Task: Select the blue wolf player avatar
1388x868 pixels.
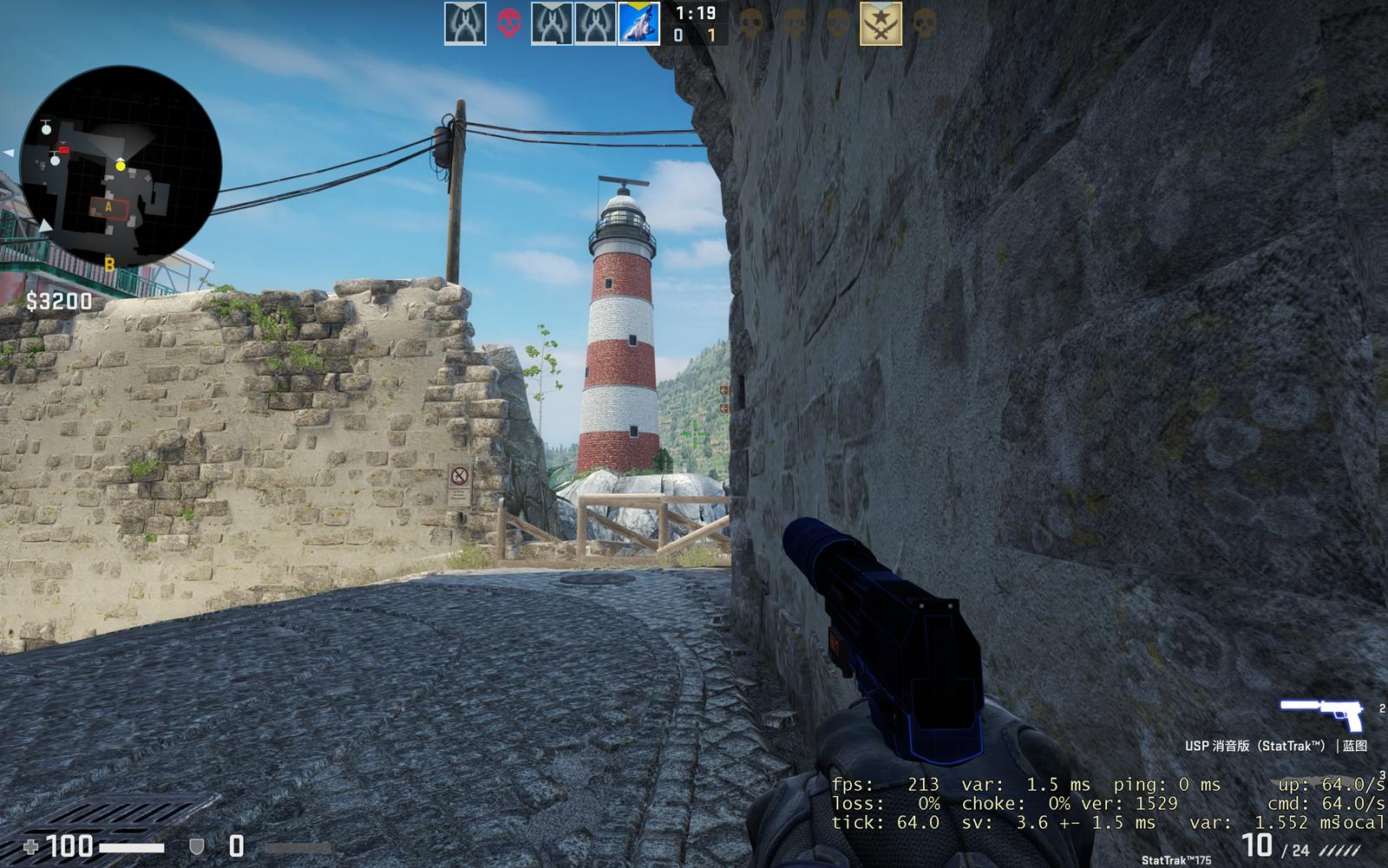Action: click(638, 23)
